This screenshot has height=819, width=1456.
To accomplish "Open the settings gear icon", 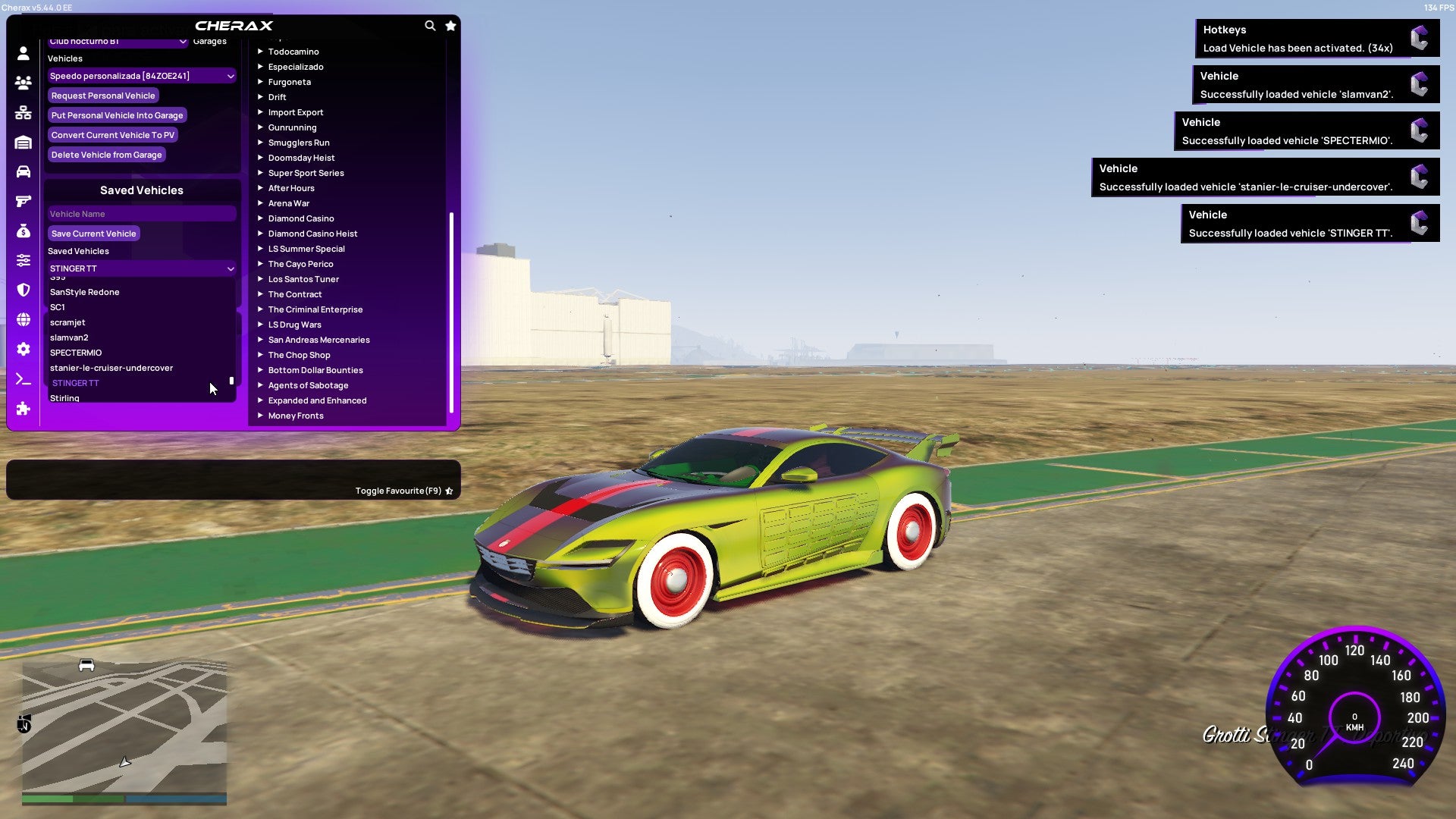I will click(23, 347).
